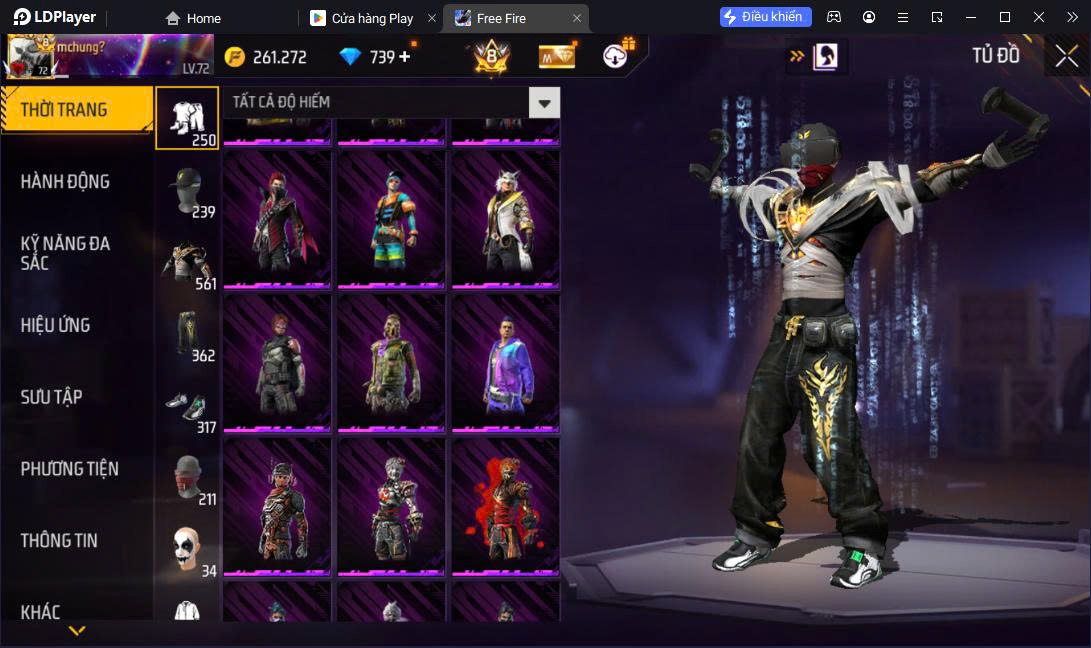
Task: Expand more categories with the yellow down arrow
Action: click(77, 631)
